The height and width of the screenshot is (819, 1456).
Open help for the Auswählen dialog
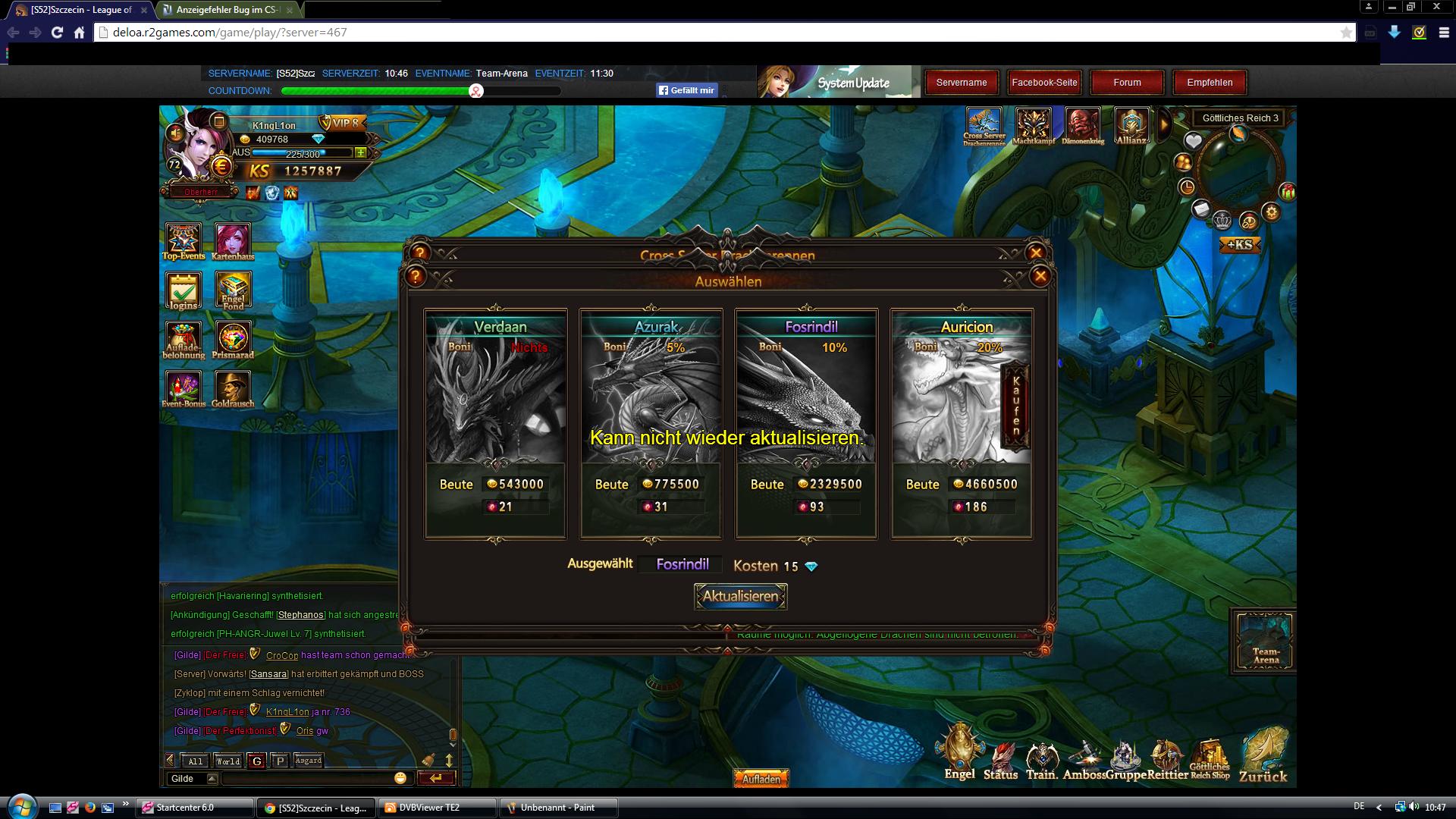coord(416,277)
